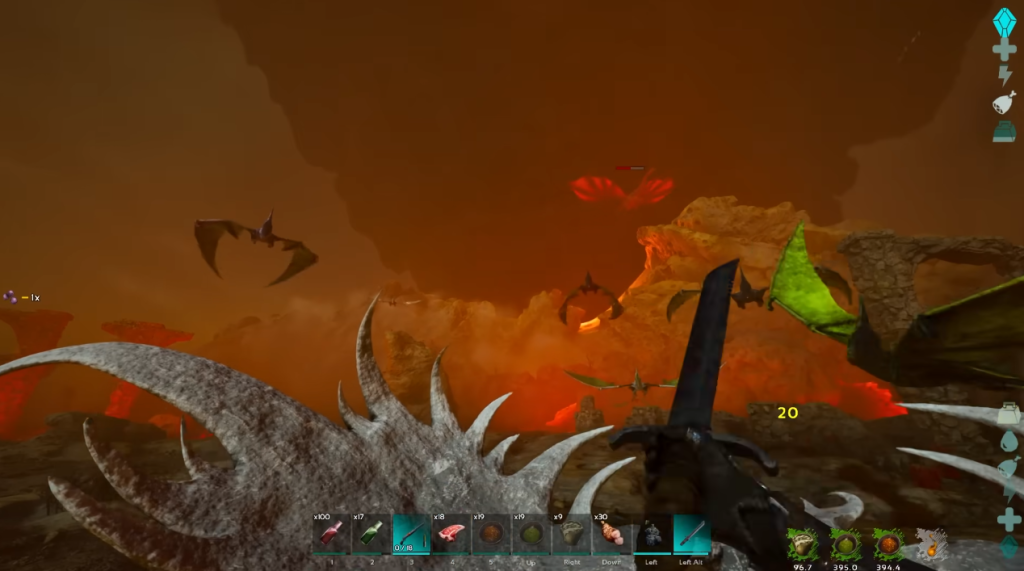
Task: Click the fireball status effect icon
Action: (x=932, y=545)
